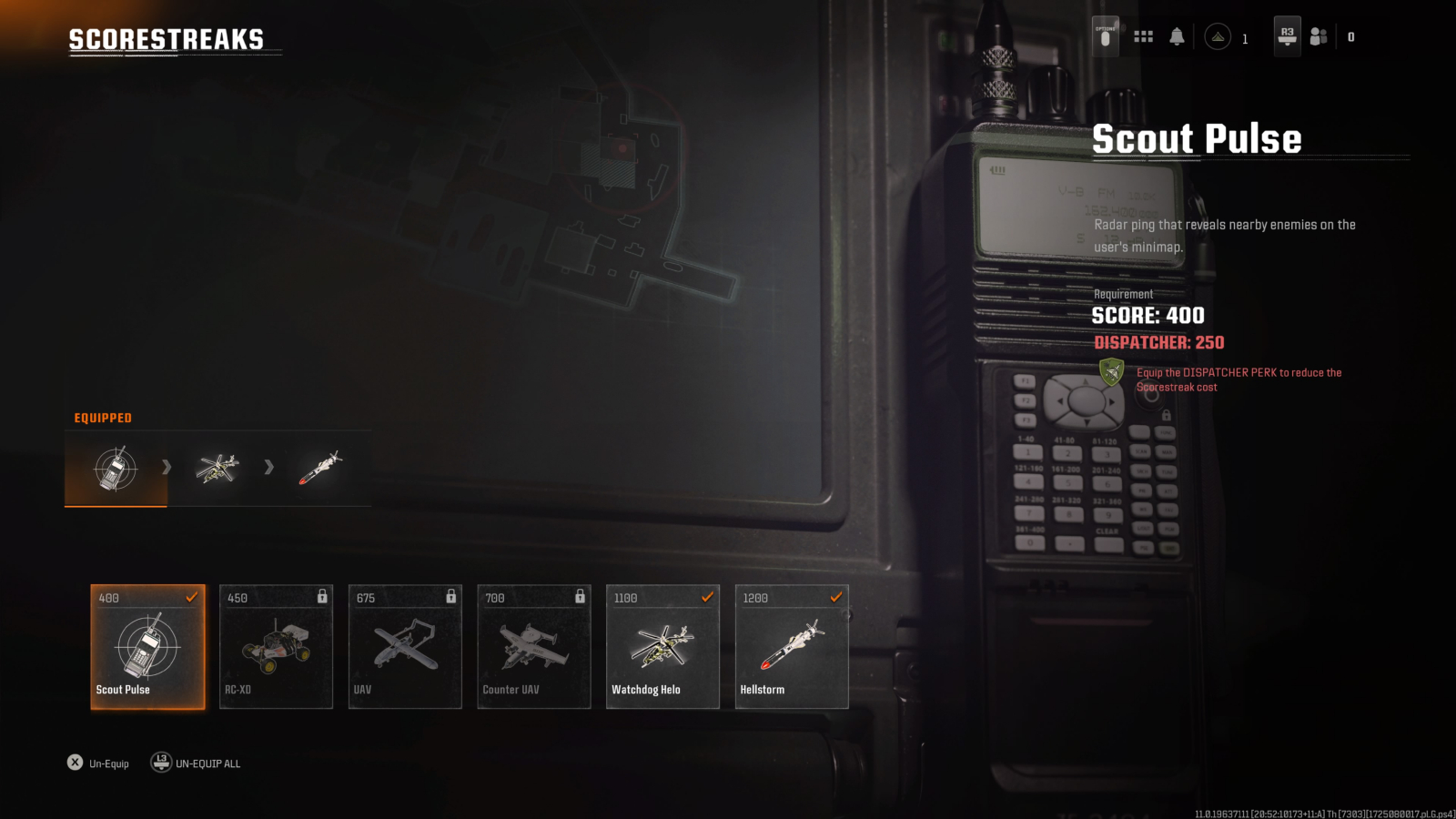
Task: Open the grid menu in the top bar
Action: (1144, 36)
